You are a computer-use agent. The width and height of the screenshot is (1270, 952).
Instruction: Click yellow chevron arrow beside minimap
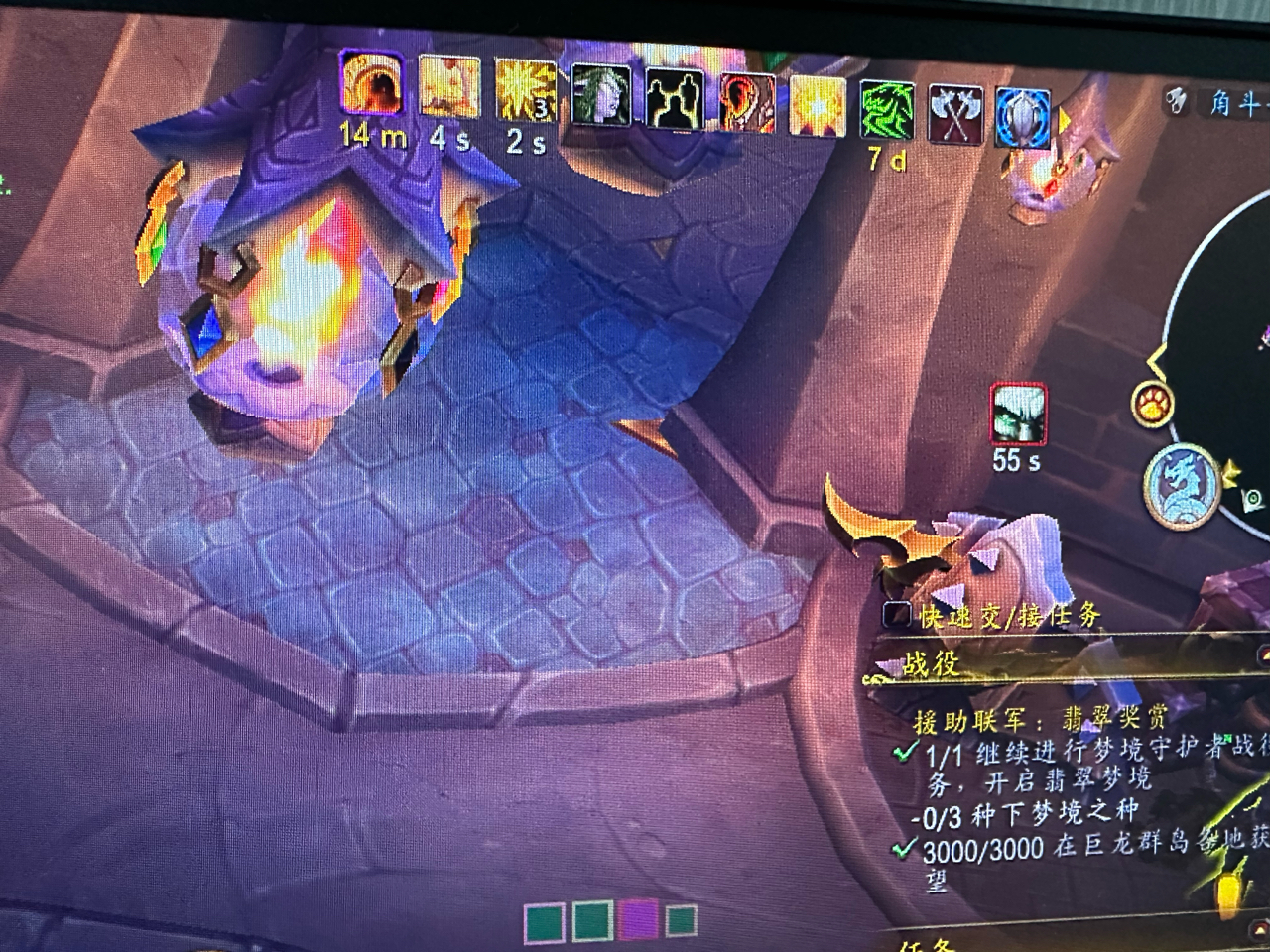(1233, 475)
